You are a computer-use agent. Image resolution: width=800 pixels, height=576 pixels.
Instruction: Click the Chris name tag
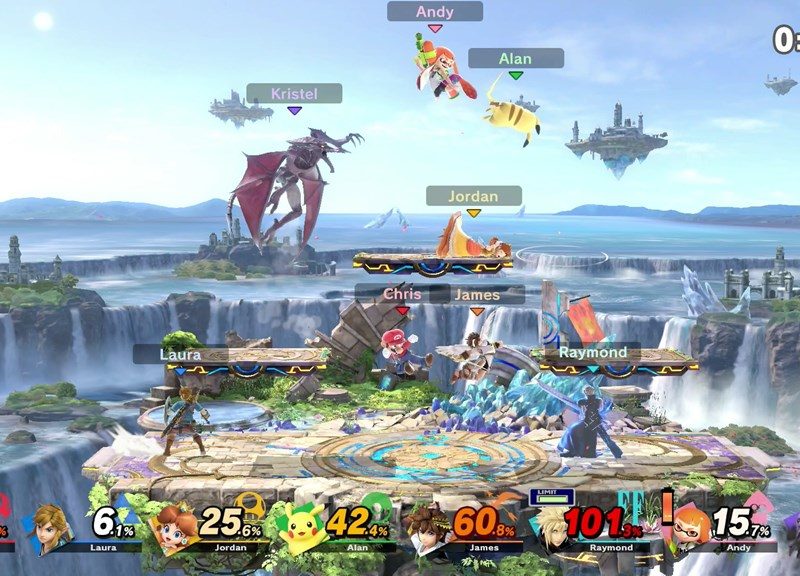(402, 295)
